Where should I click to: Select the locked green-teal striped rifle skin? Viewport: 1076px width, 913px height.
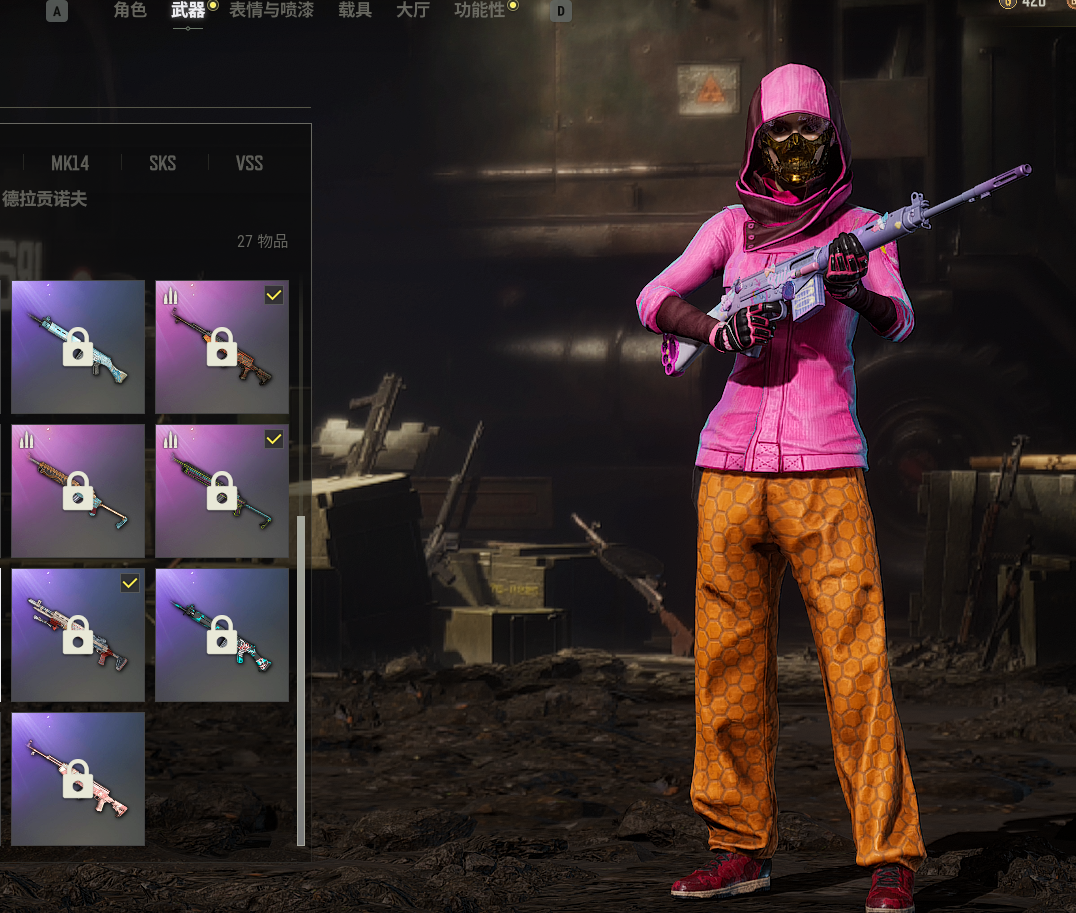(x=222, y=491)
